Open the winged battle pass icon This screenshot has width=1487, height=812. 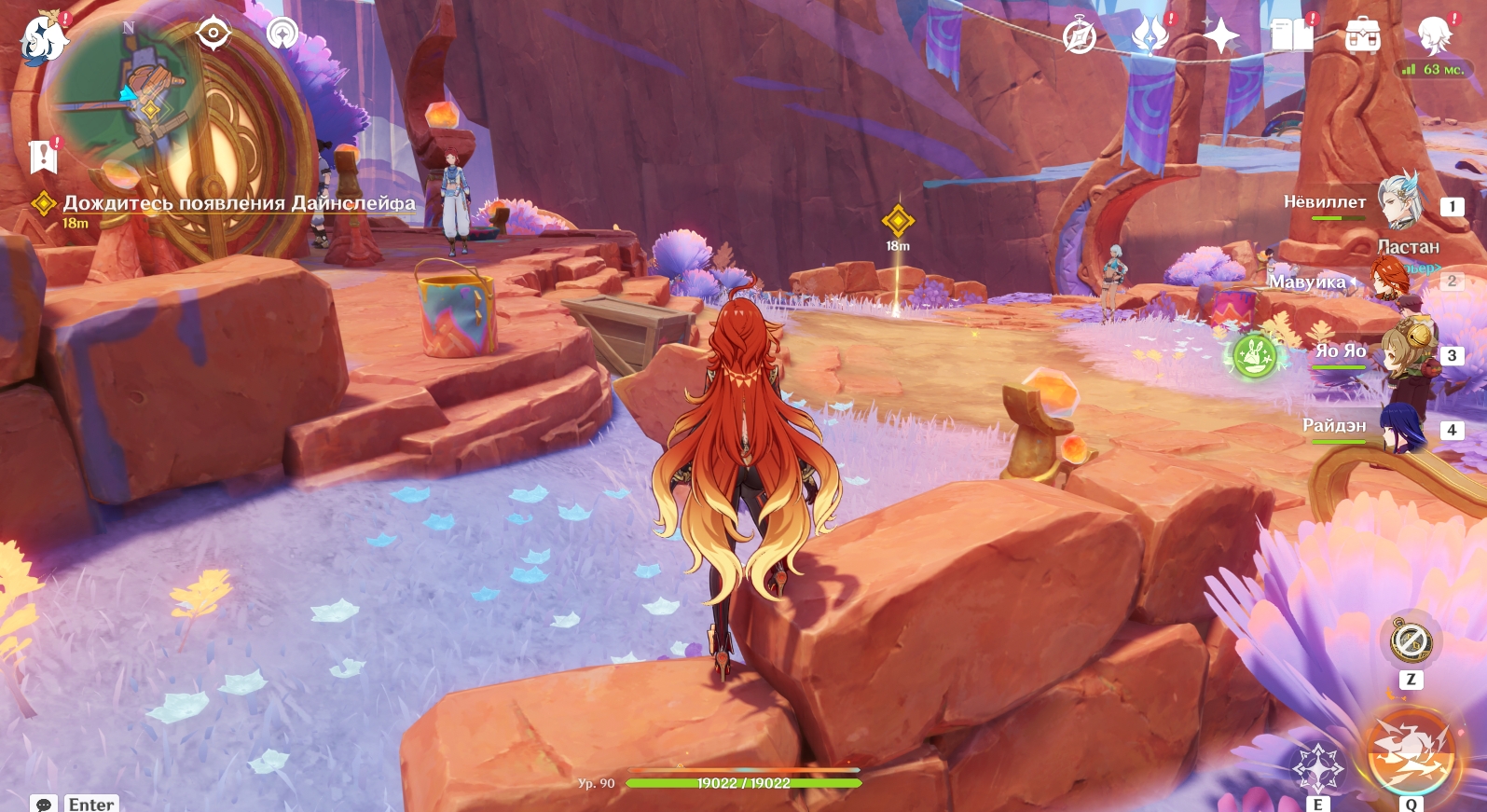1150,36
